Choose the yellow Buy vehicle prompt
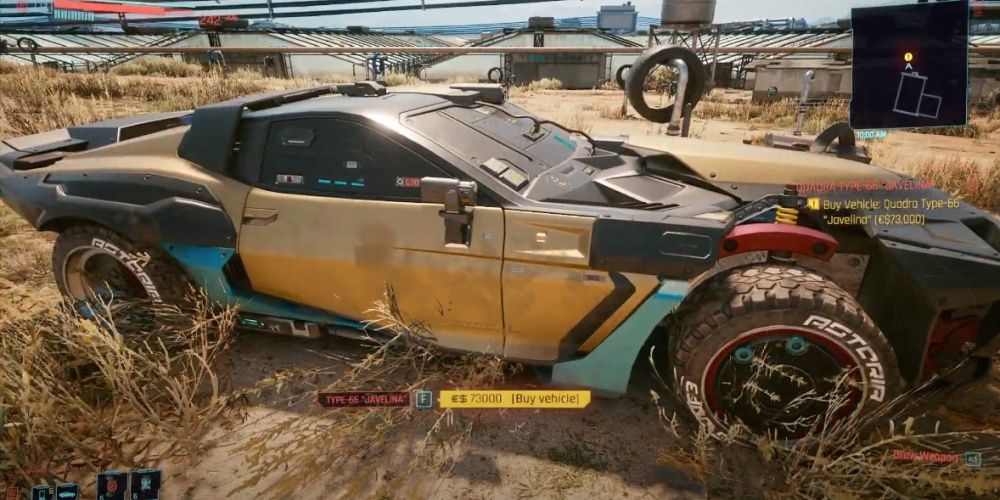 (514, 399)
